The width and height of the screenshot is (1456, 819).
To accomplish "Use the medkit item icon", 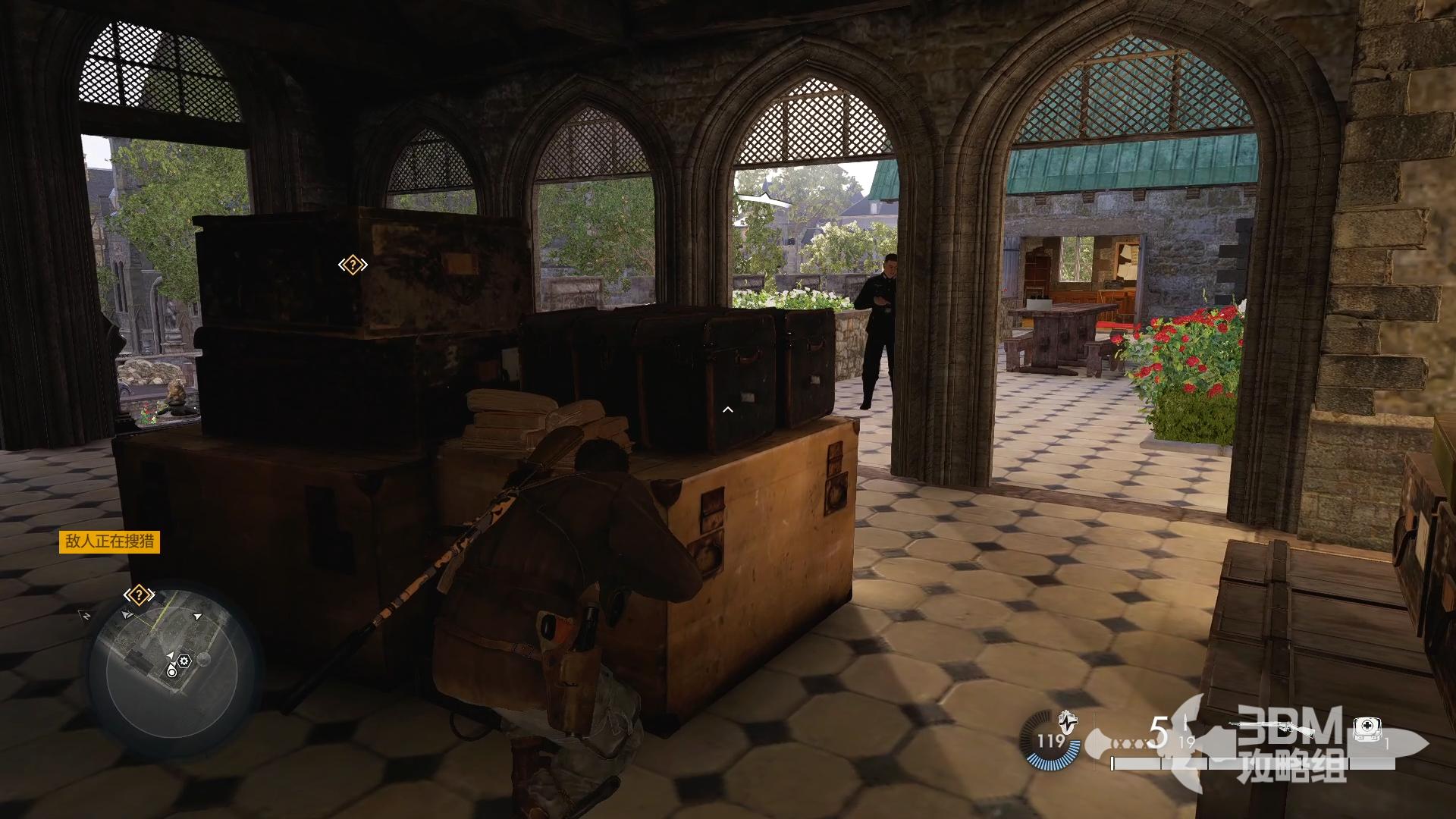I will click(1366, 730).
